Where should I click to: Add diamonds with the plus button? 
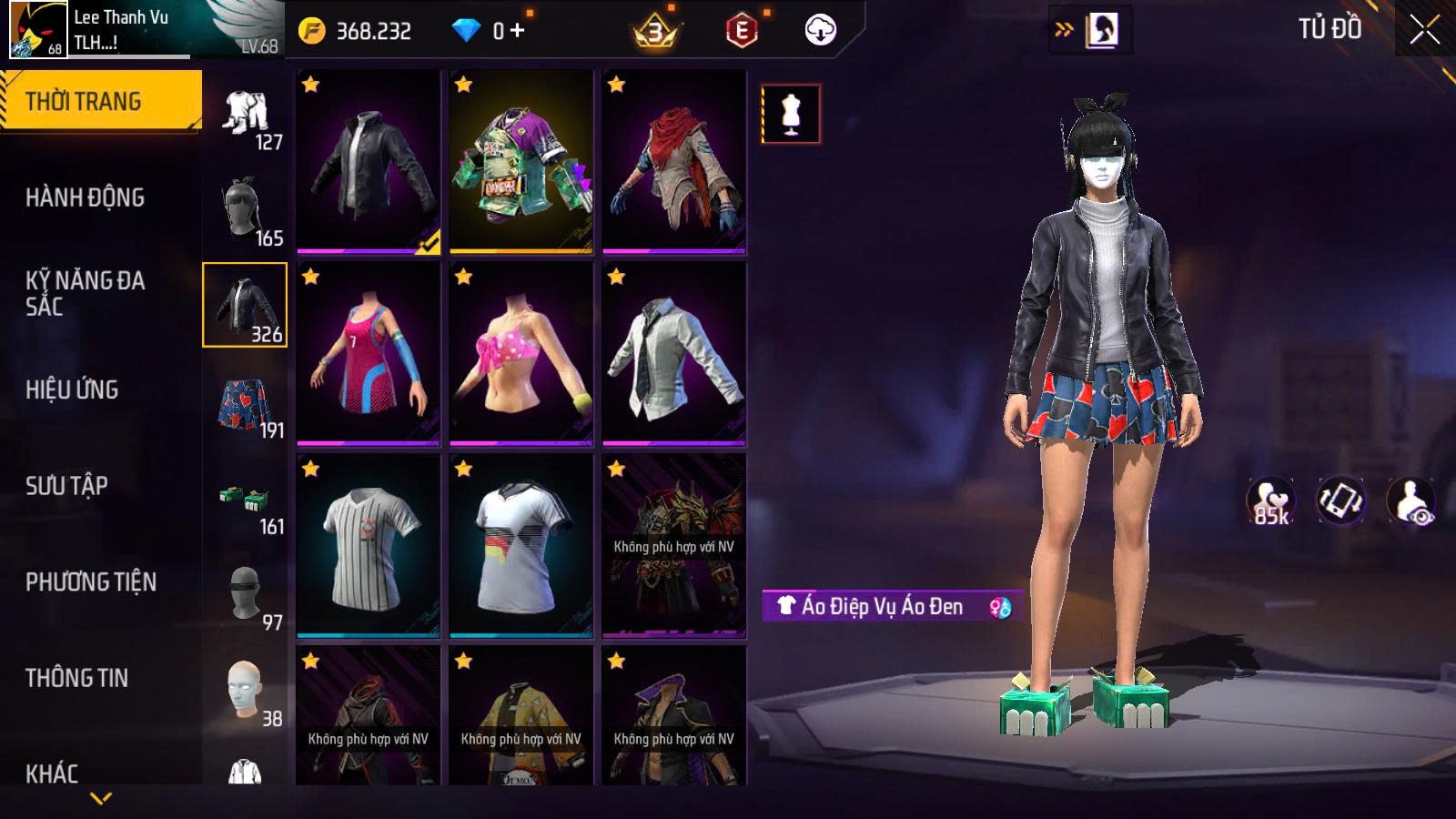click(518, 31)
